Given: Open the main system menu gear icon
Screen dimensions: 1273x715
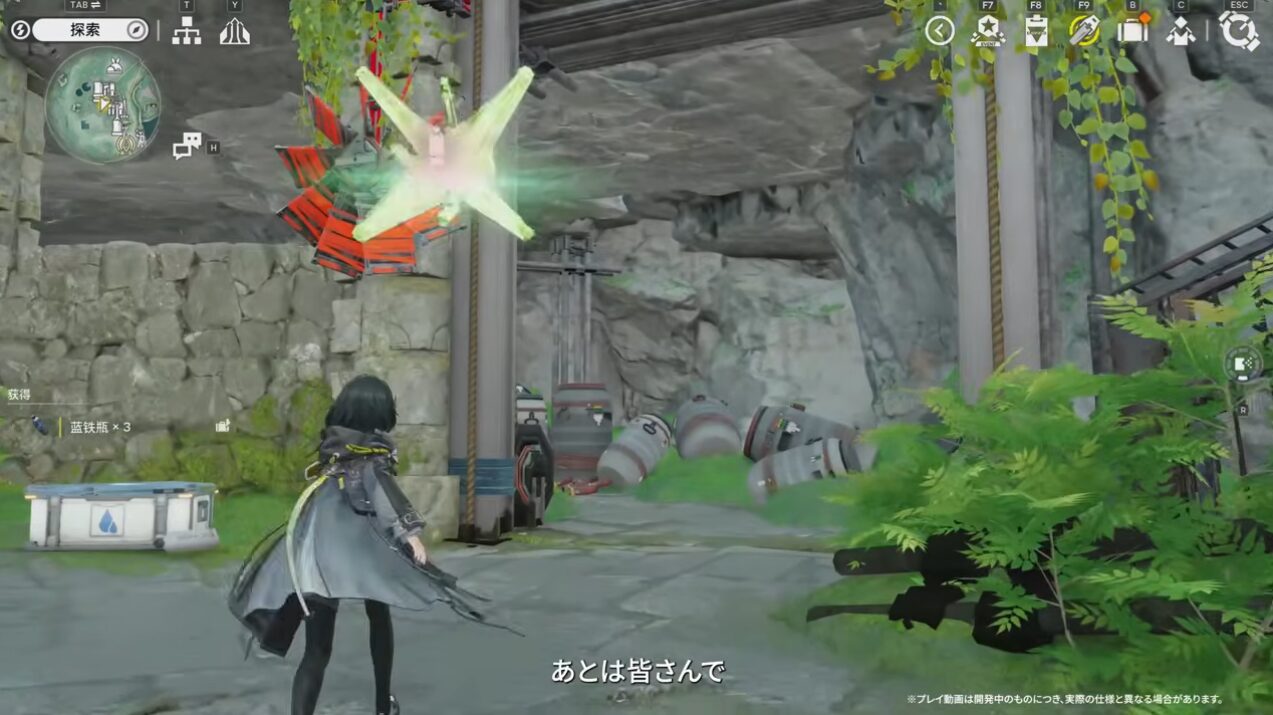Looking at the screenshot, I should [x=1239, y=31].
